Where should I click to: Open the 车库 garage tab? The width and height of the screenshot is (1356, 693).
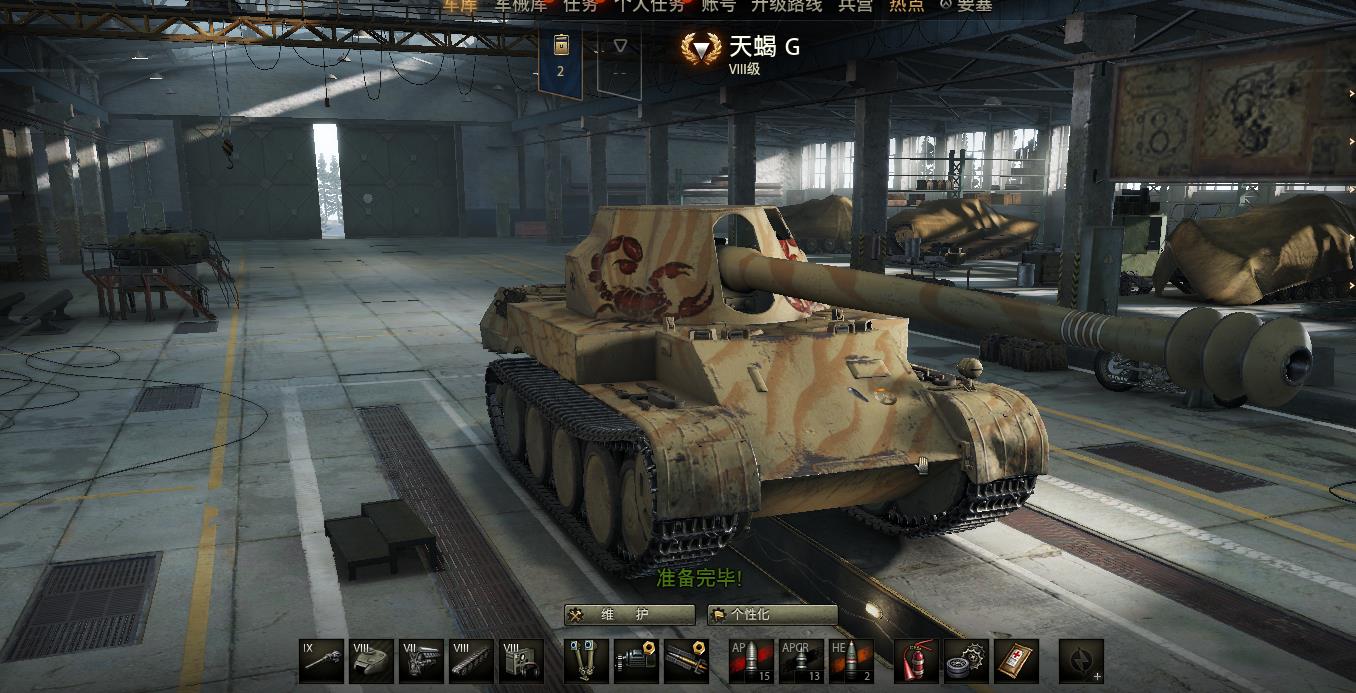click(x=460, y=5)
